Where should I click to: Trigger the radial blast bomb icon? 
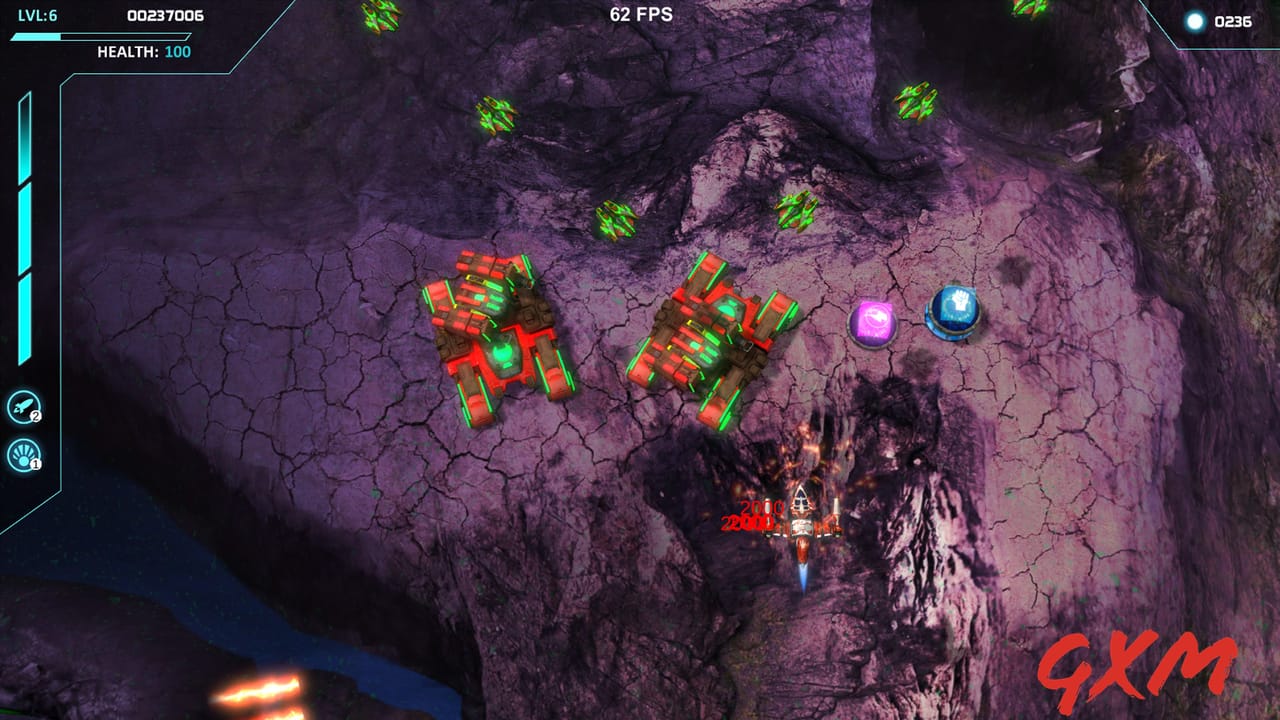[x=22, y=456]
